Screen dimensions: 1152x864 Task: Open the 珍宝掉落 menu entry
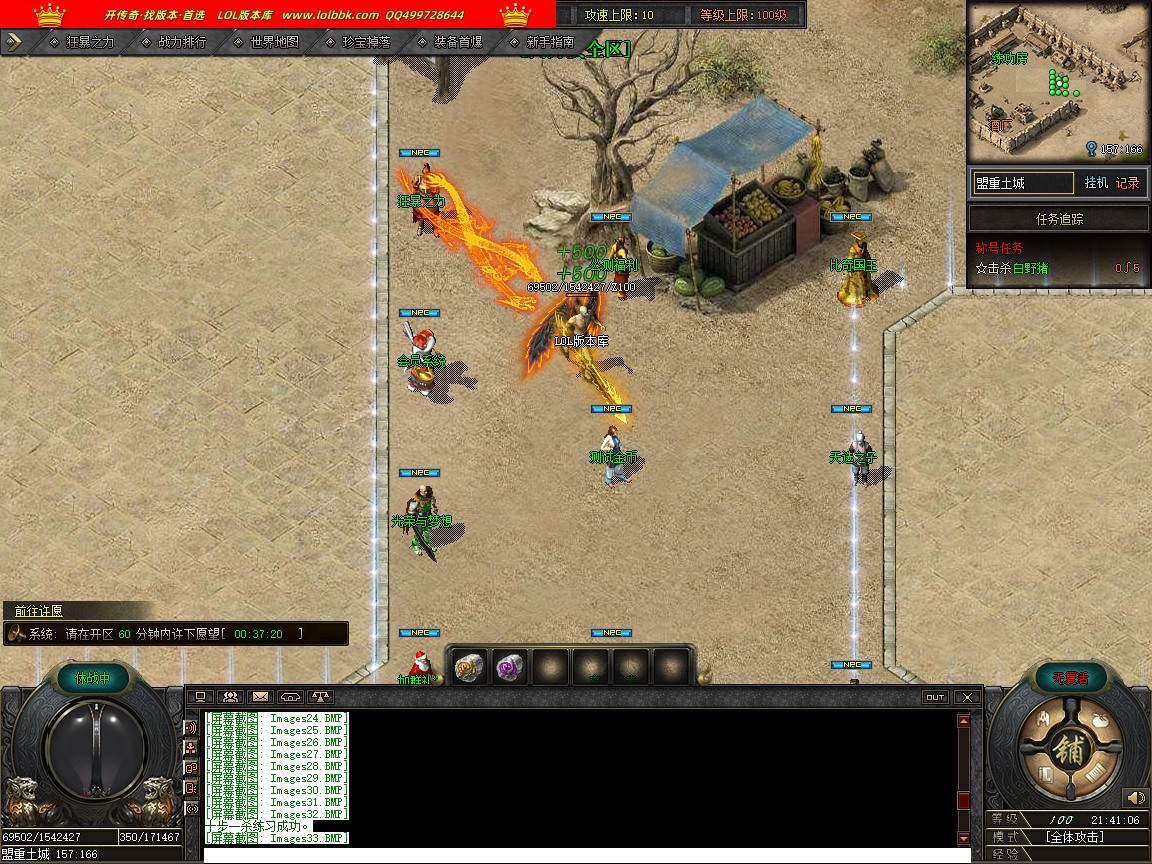pyautogui.click(x=365, y=42)
